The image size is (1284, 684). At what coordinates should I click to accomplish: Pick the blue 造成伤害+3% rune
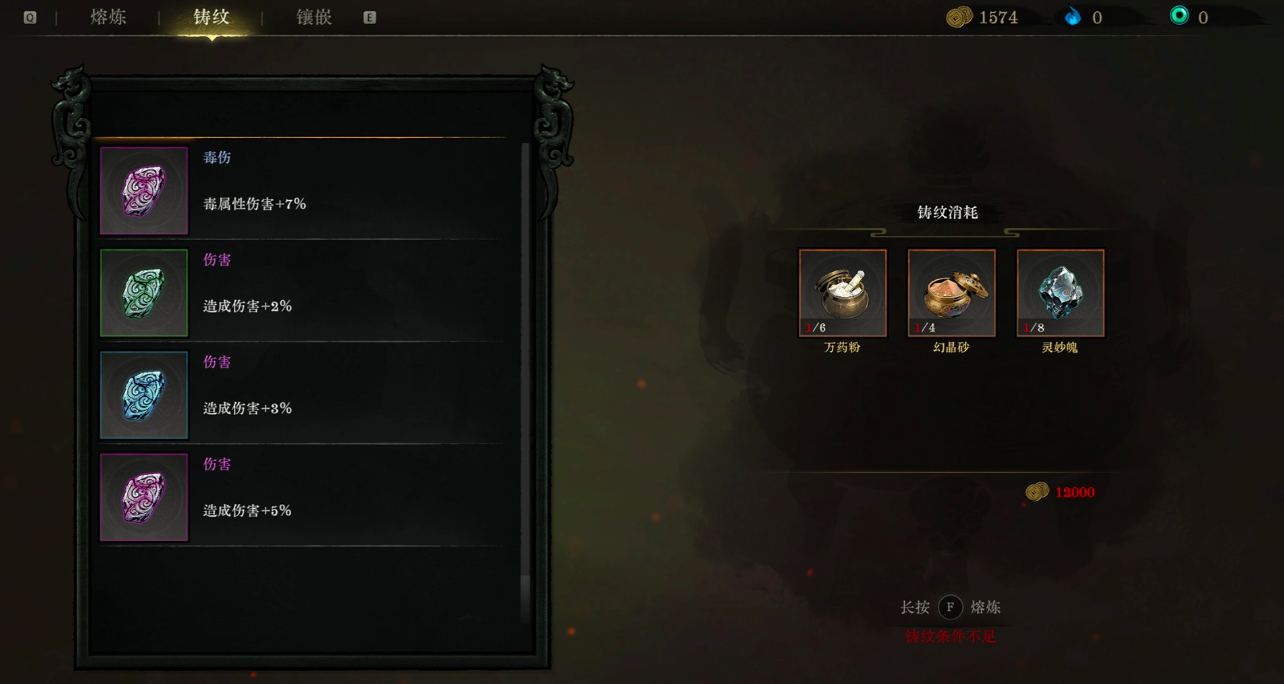point(300,395)
